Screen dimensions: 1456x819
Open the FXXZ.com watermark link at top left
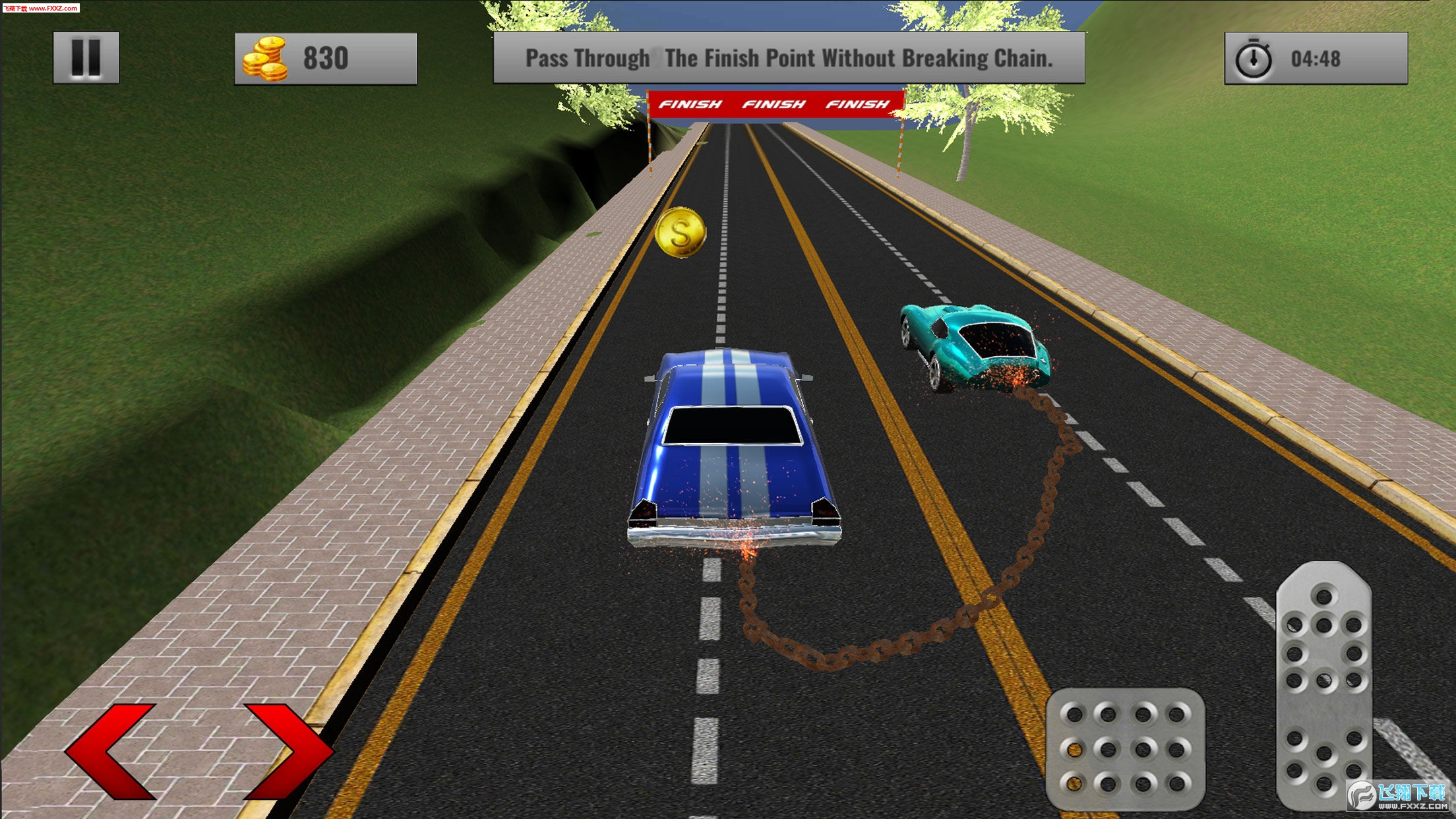point(40,7)
